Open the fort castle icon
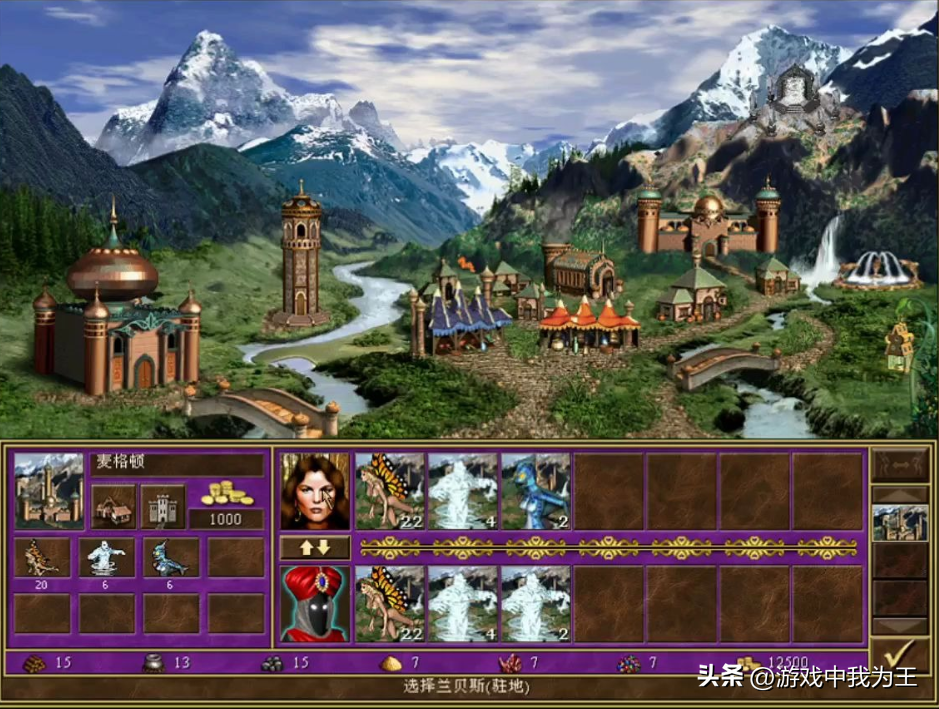Viewport: 939px width, 709px height. click(x=162, y=507)
